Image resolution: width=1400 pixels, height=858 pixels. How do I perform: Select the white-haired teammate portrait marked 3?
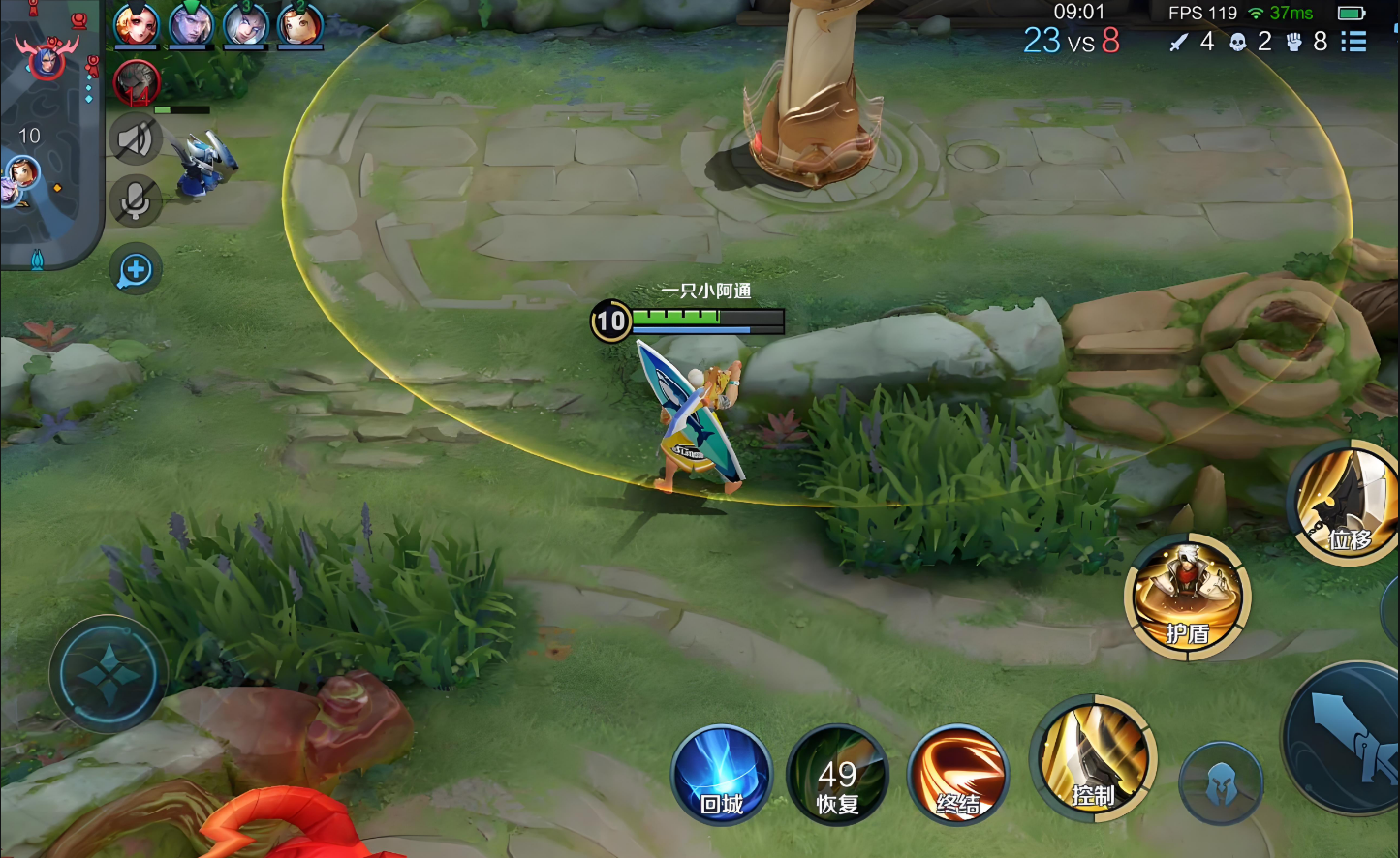pos(245,24)
